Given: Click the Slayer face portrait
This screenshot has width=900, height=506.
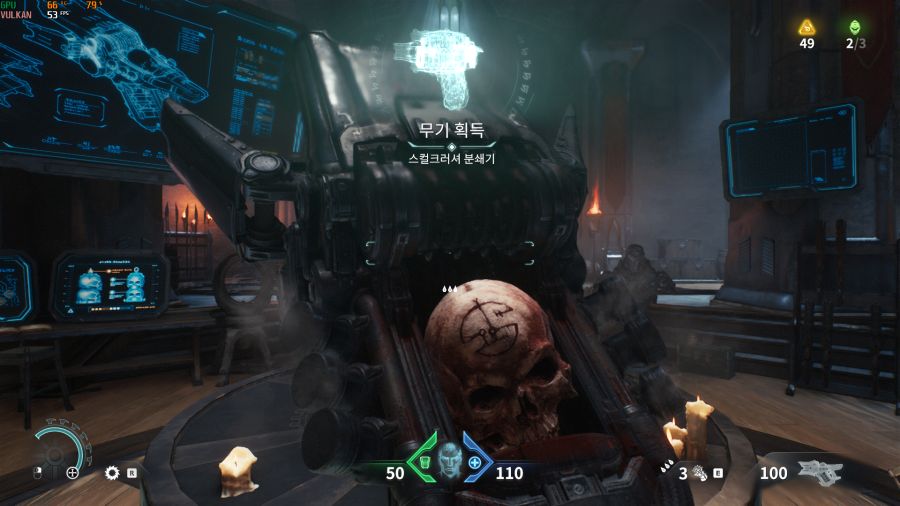Looking at the screenshot, I should 449,462.
